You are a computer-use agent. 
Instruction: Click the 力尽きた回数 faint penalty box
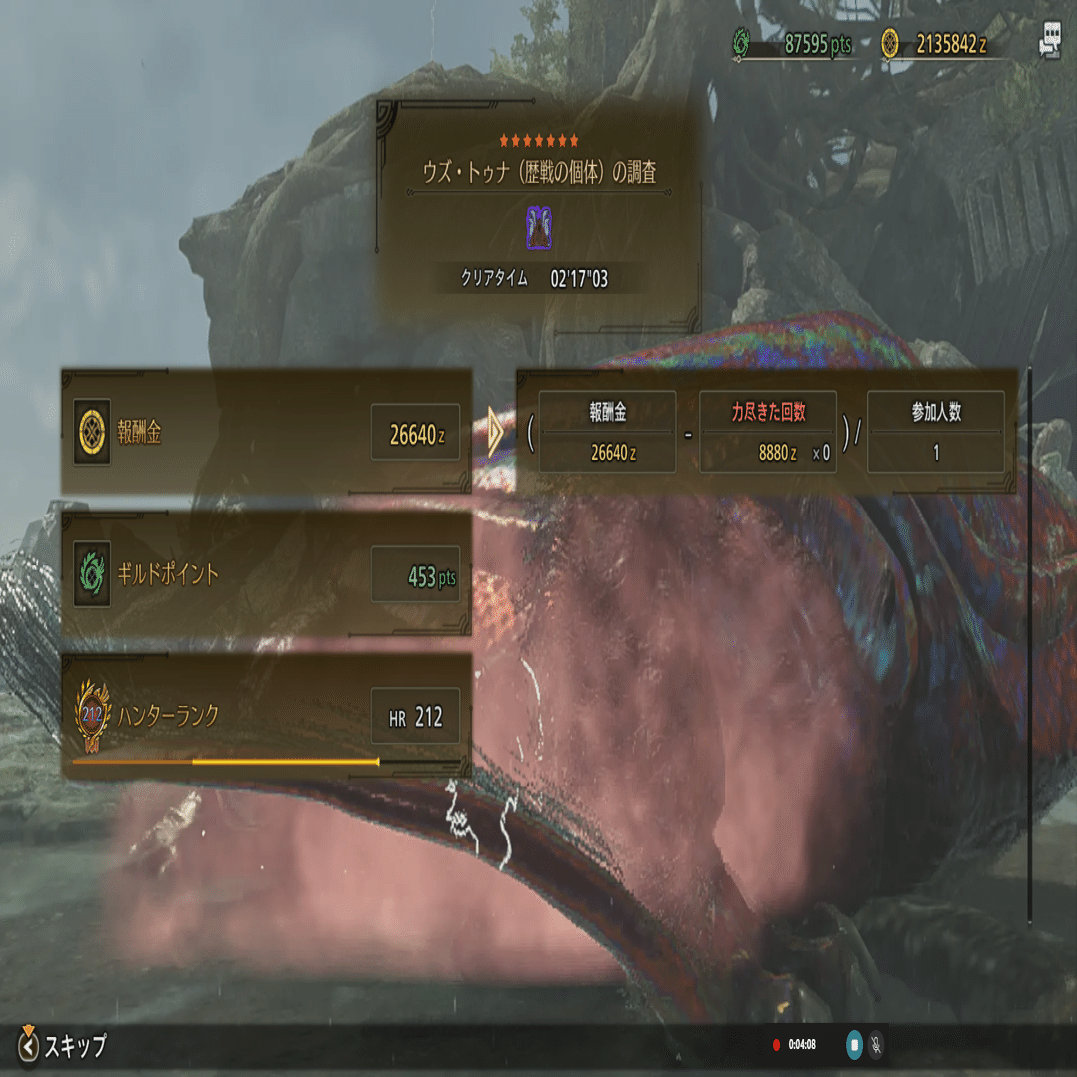(767, 432)
